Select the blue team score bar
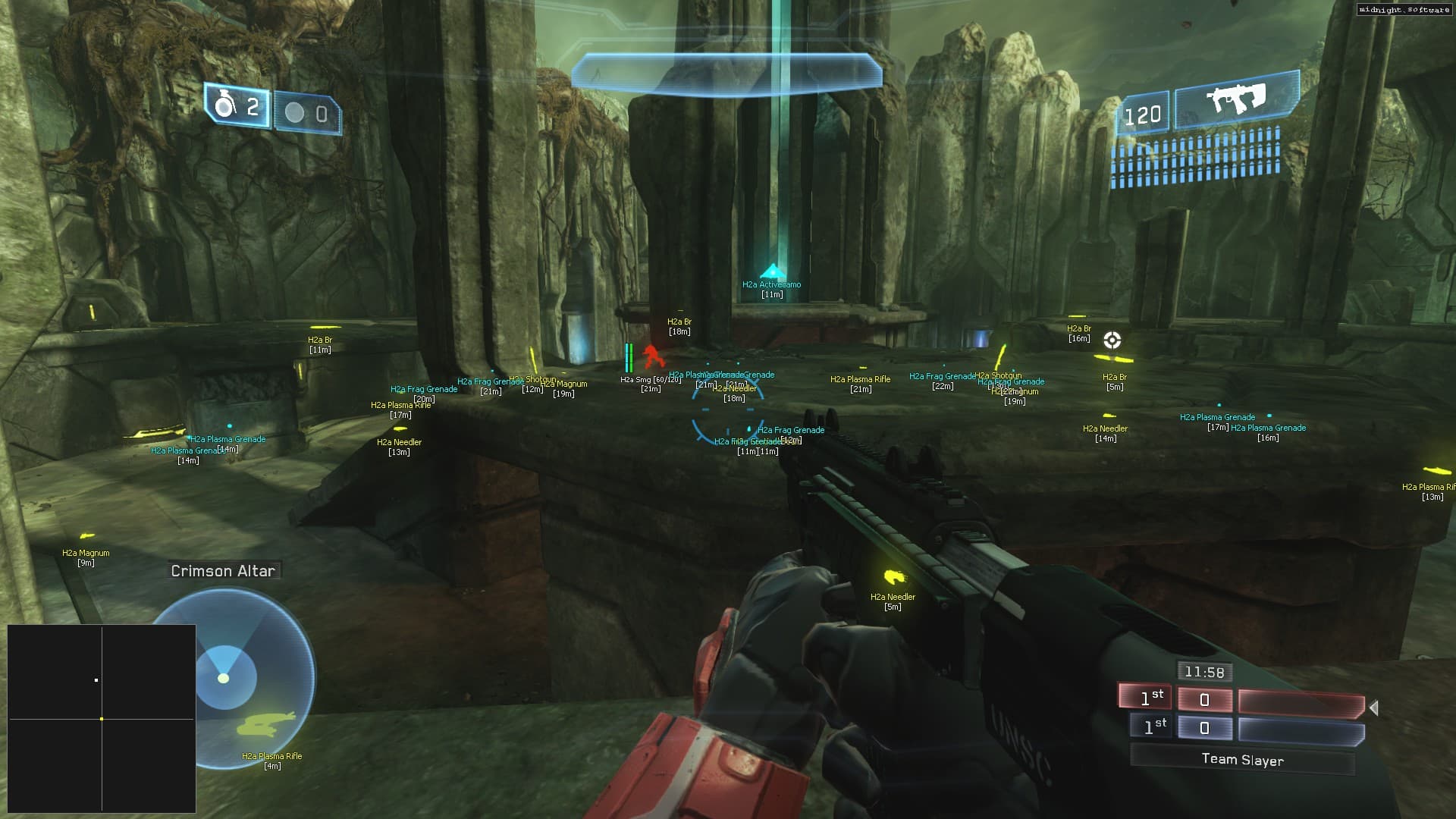This screenshot has height=819, width=1456. point(1301,730)
